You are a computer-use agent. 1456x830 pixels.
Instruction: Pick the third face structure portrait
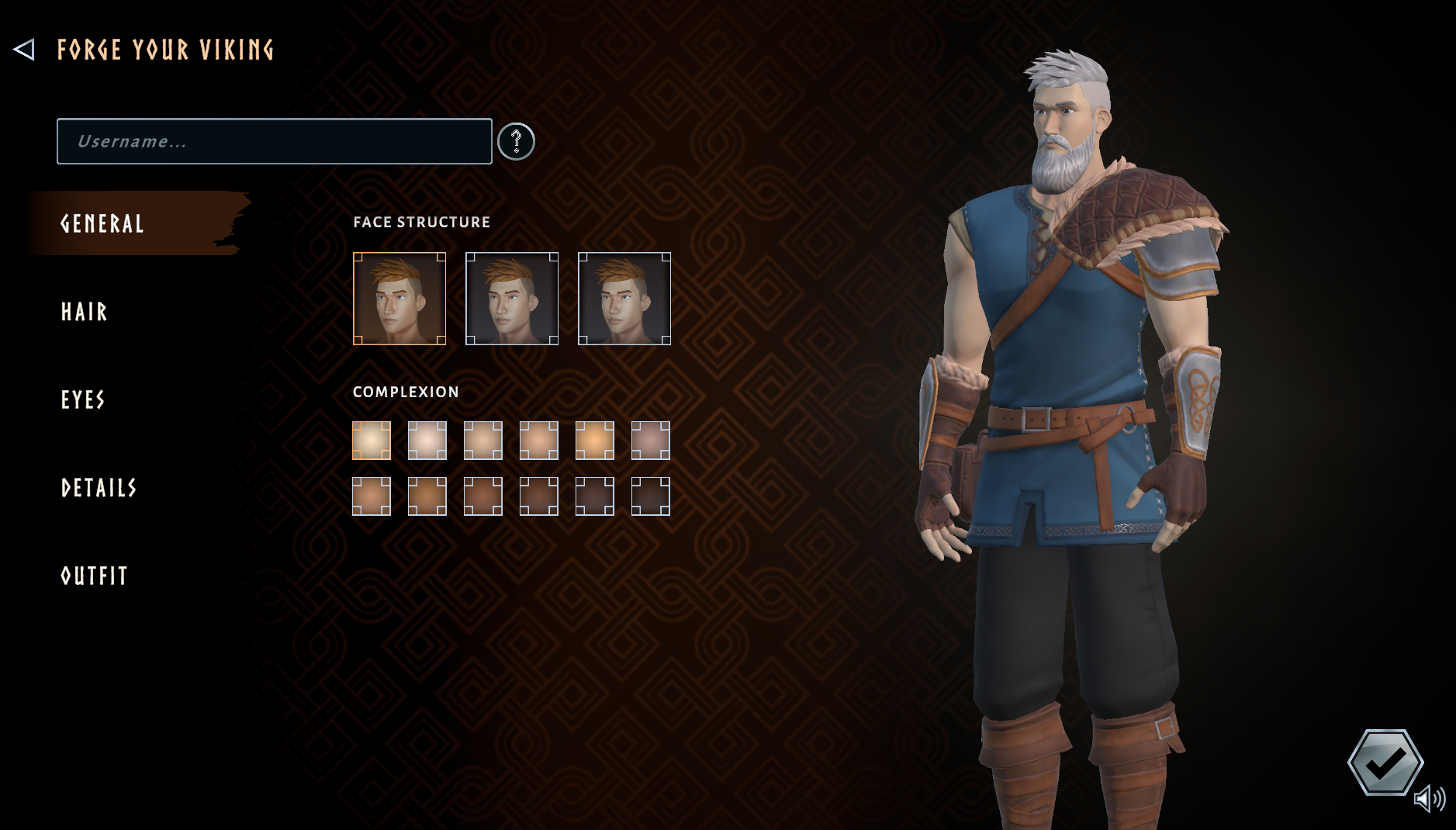(x=624, y=298)
